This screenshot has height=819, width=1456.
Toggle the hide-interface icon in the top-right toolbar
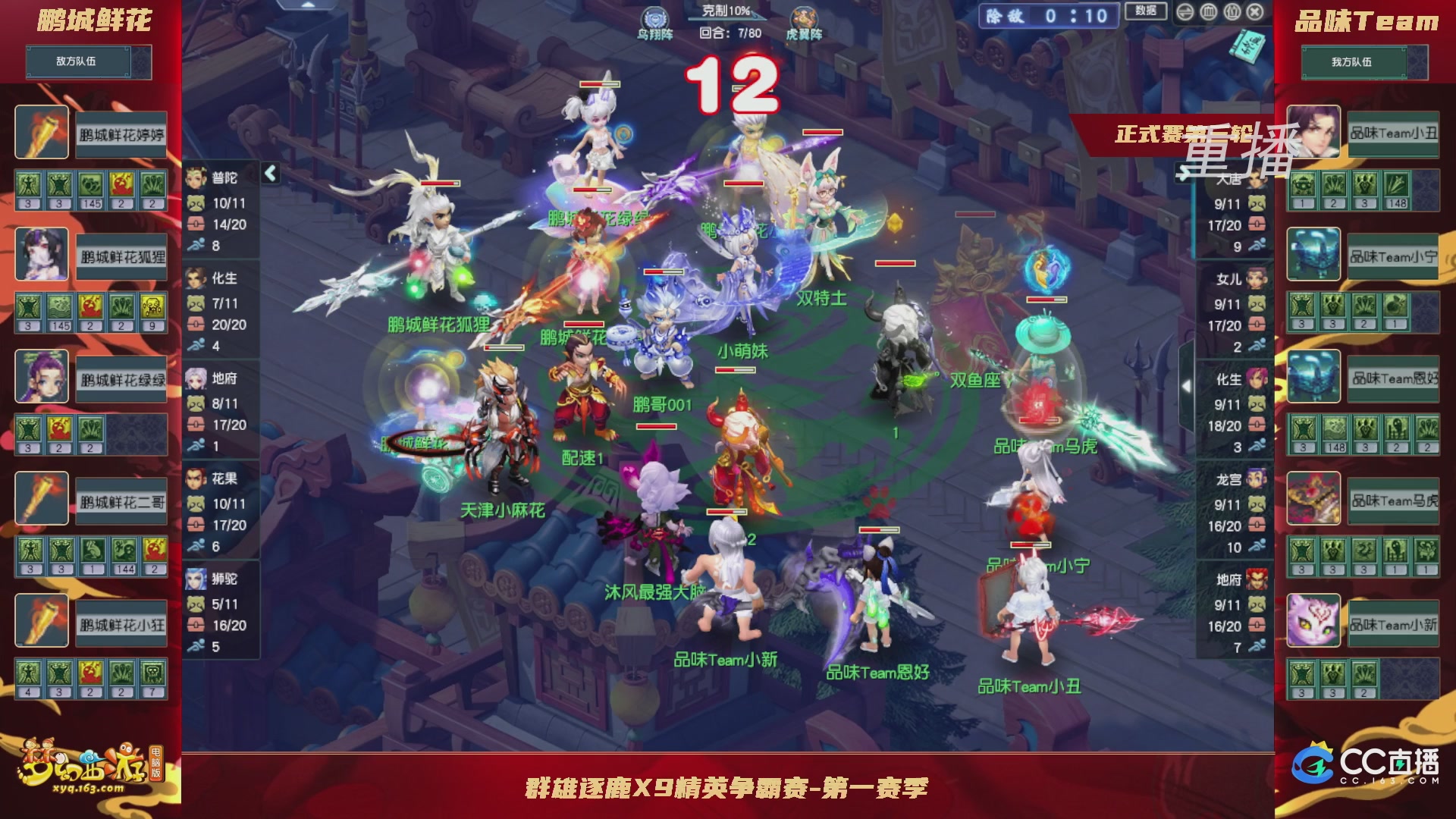pos(1185,12)
